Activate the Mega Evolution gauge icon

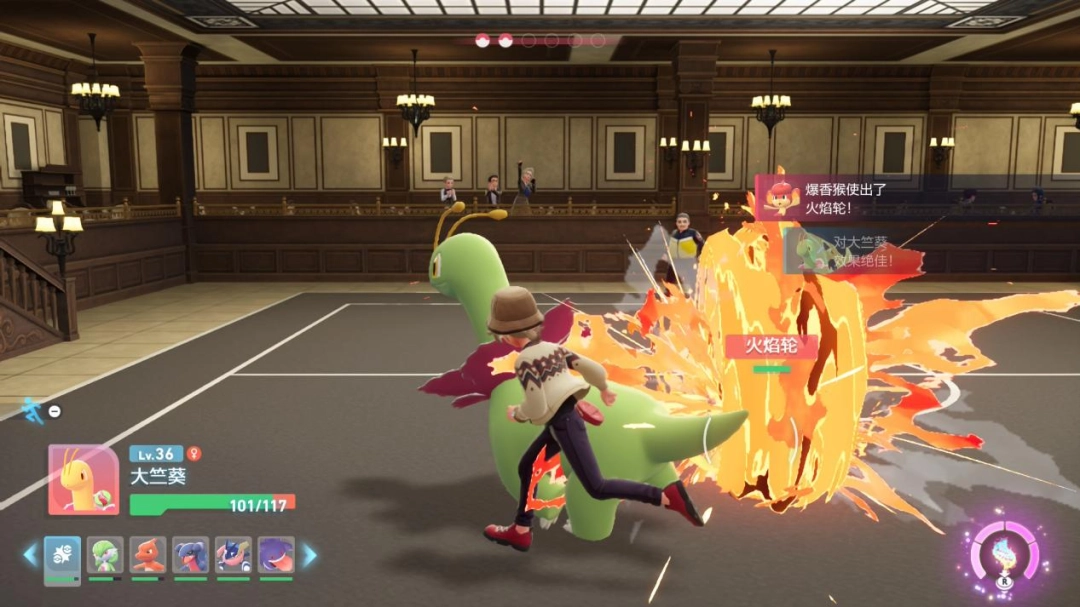[1004, 556]
